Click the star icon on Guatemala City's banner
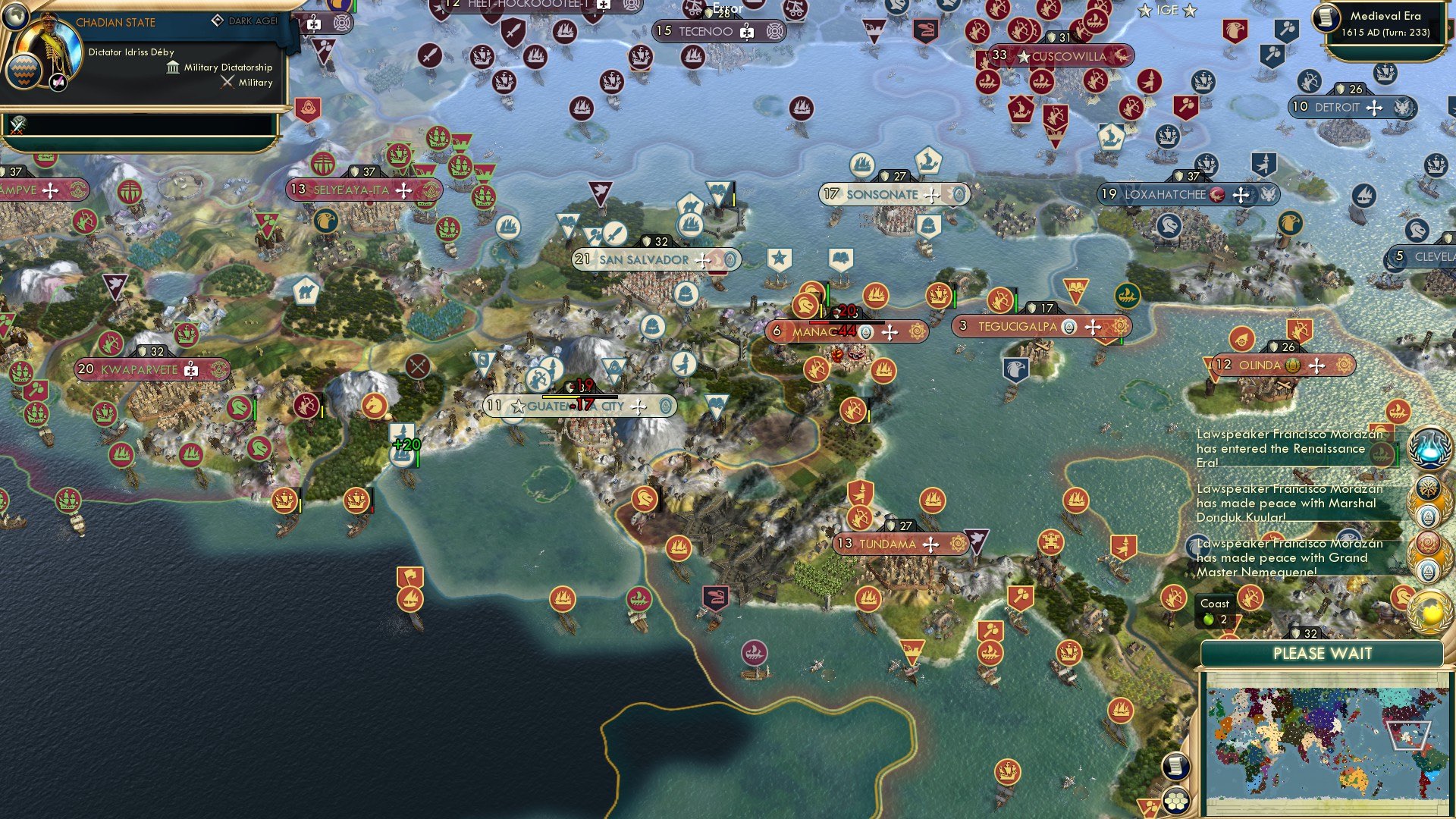The width and height of the screenshot is (1456, 819). coord(518,406)
